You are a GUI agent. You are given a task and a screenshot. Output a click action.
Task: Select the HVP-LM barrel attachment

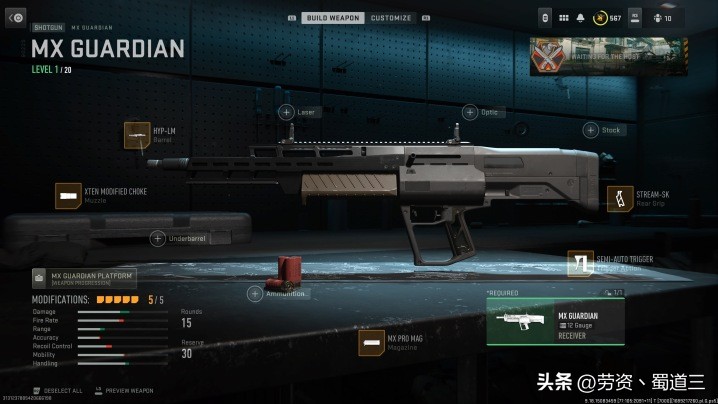point(137,135)
